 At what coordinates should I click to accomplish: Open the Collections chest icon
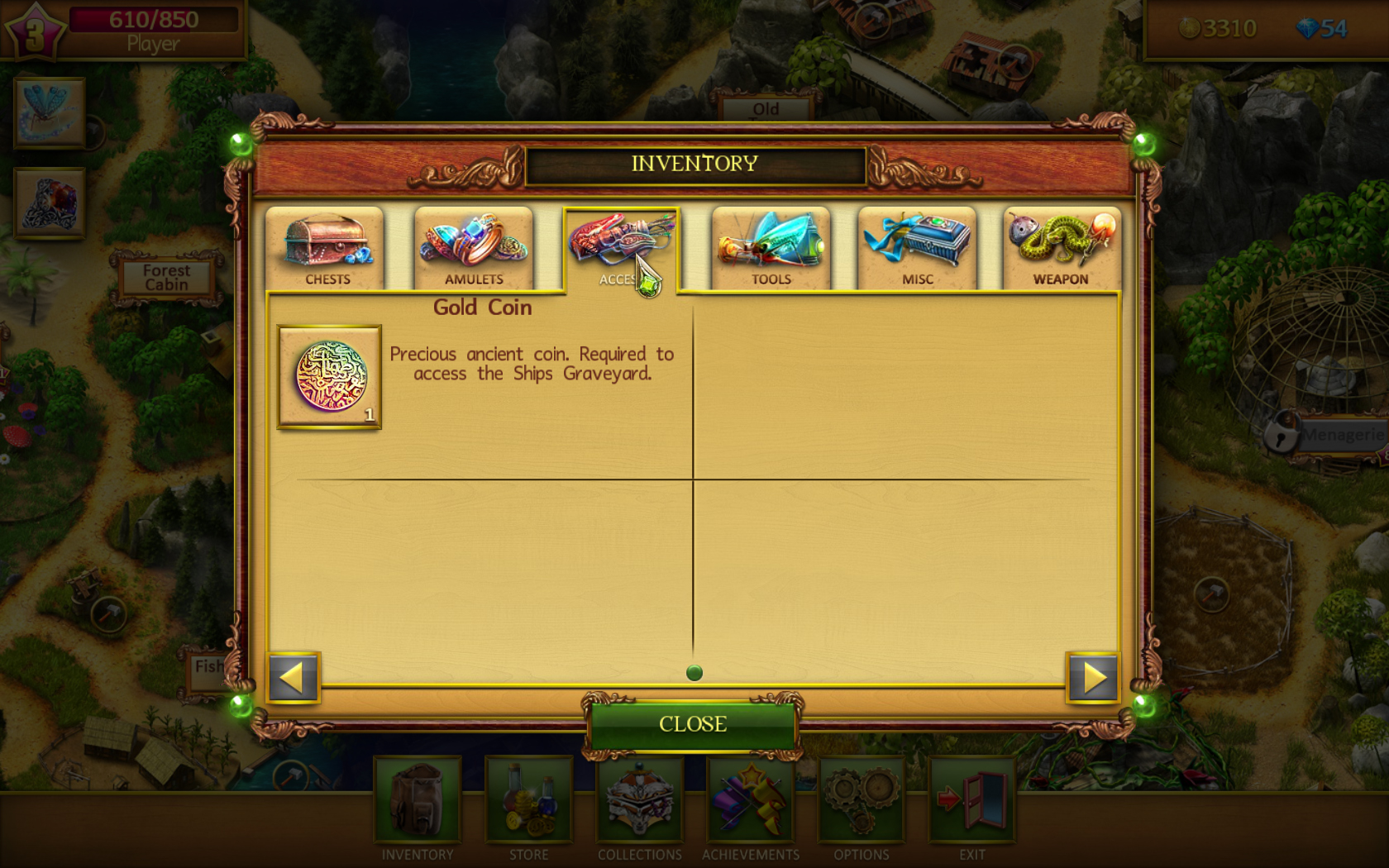pyautogui.click(x=640, y=802)
